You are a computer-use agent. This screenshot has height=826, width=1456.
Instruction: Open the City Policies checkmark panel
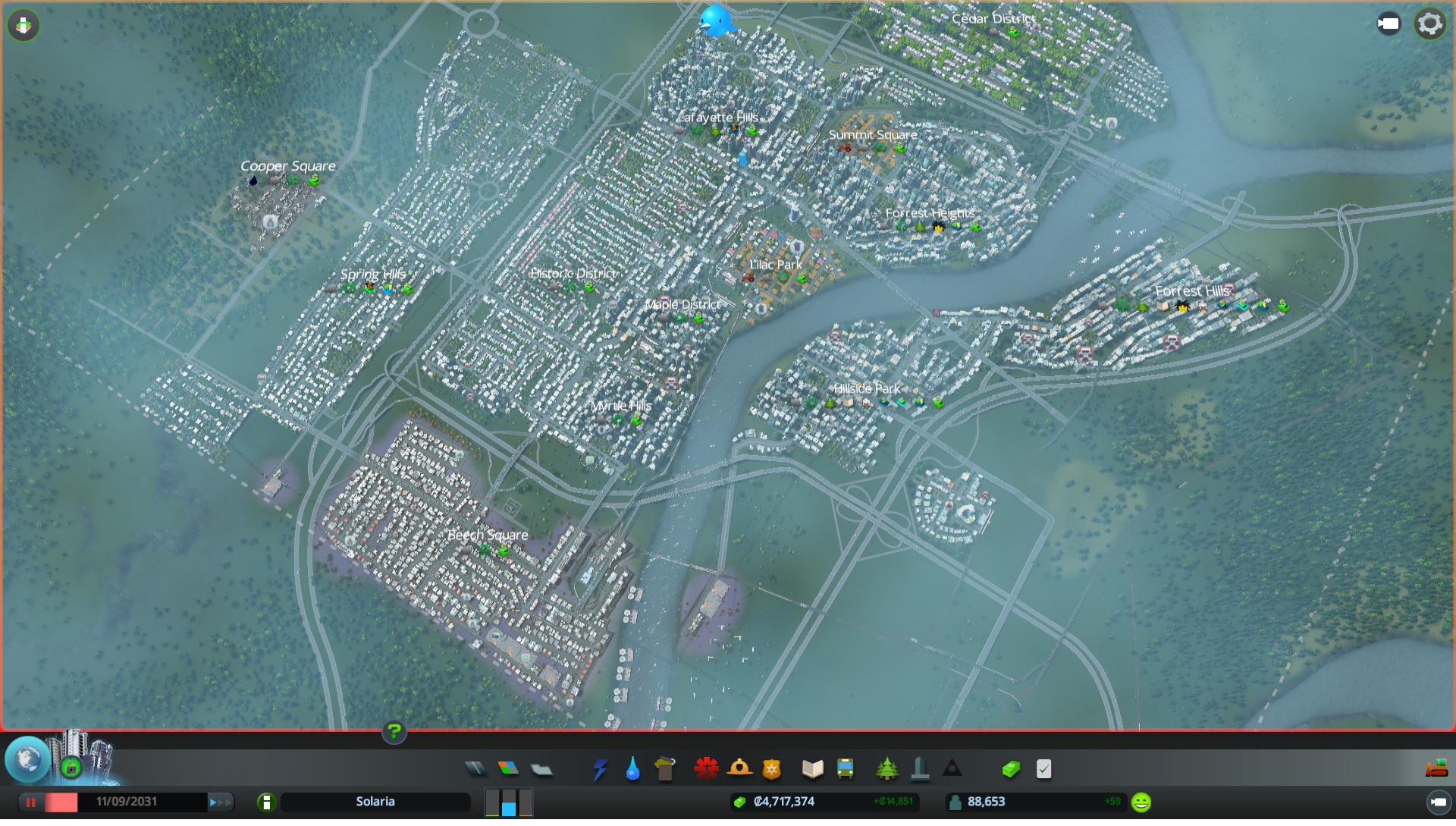tap(1043, 769)
